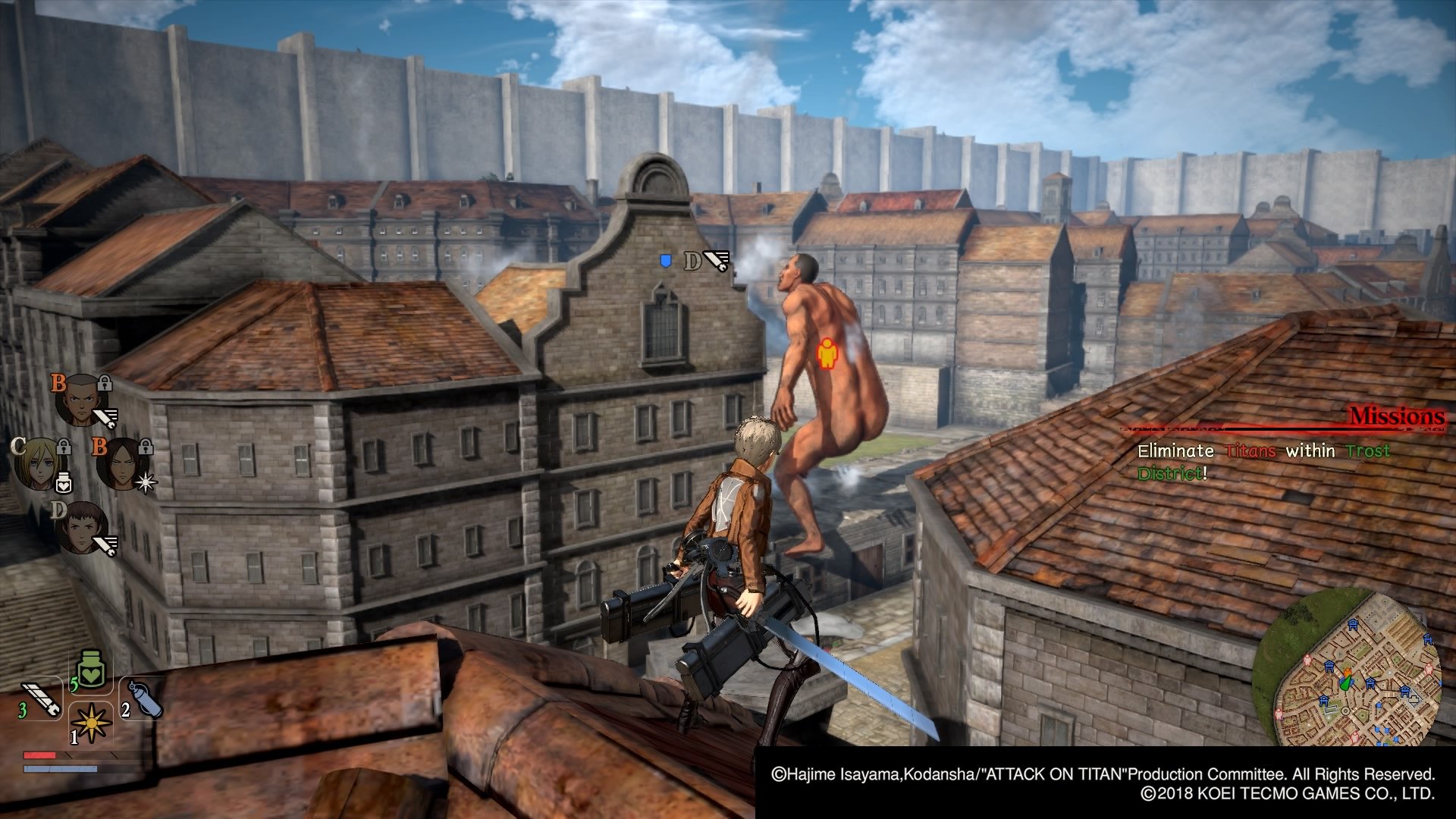Activate the yellow signal flare icon numbered 1
1456x819 pixels.
[x=90, y=723]
